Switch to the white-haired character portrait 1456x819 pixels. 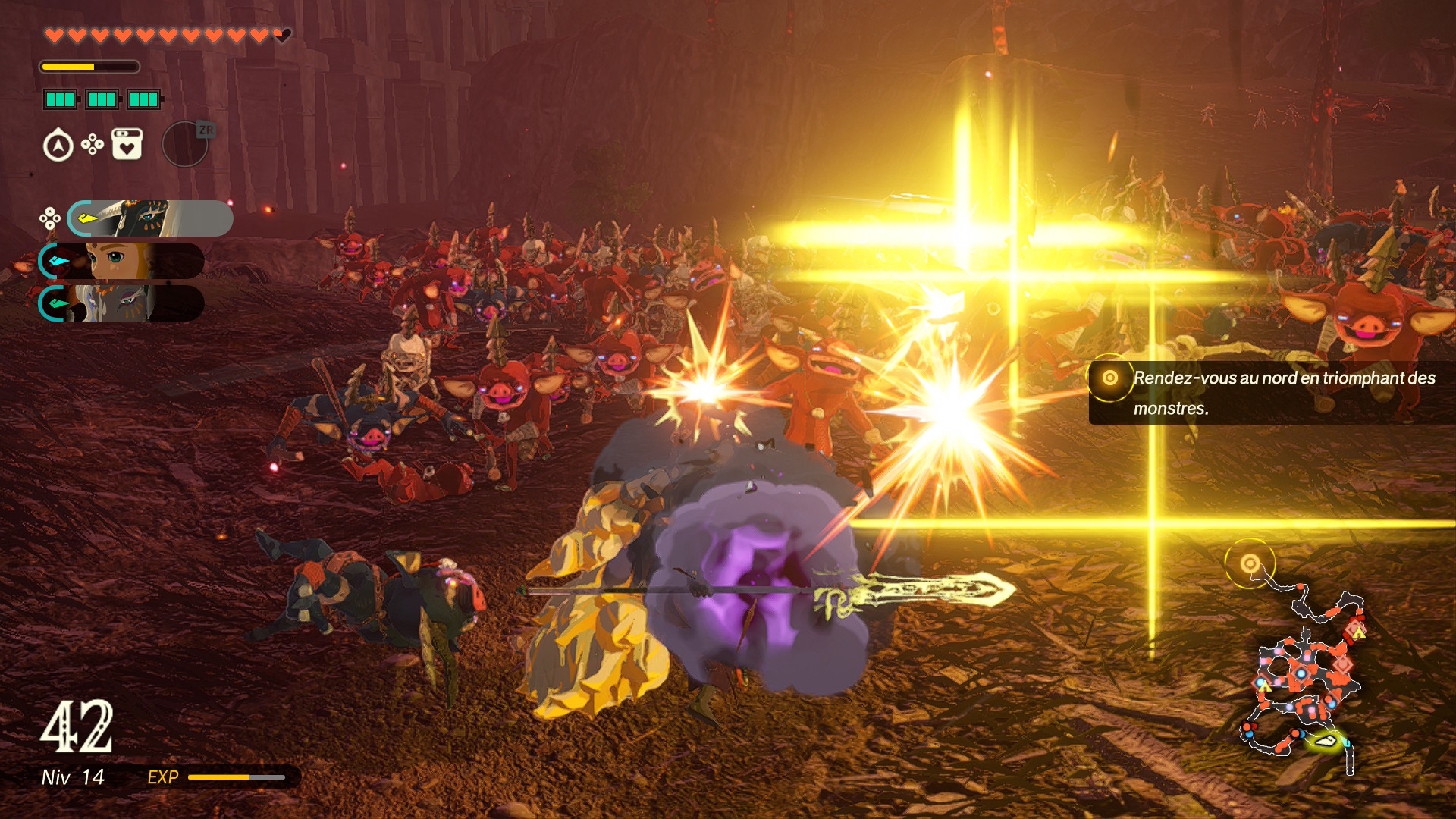coord(121,303)
